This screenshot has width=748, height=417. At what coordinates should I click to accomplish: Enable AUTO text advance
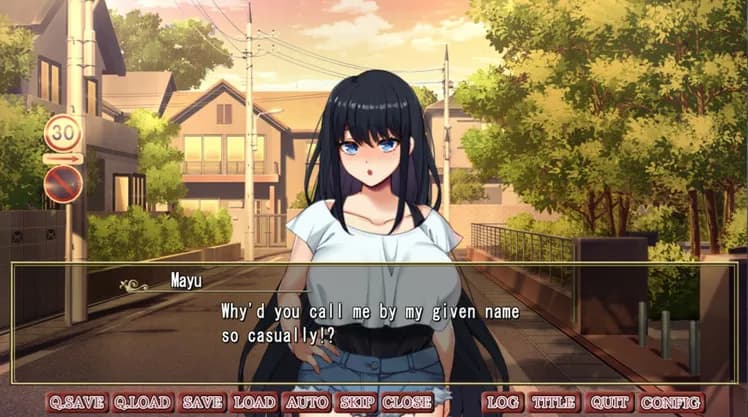tap(307, 402)
